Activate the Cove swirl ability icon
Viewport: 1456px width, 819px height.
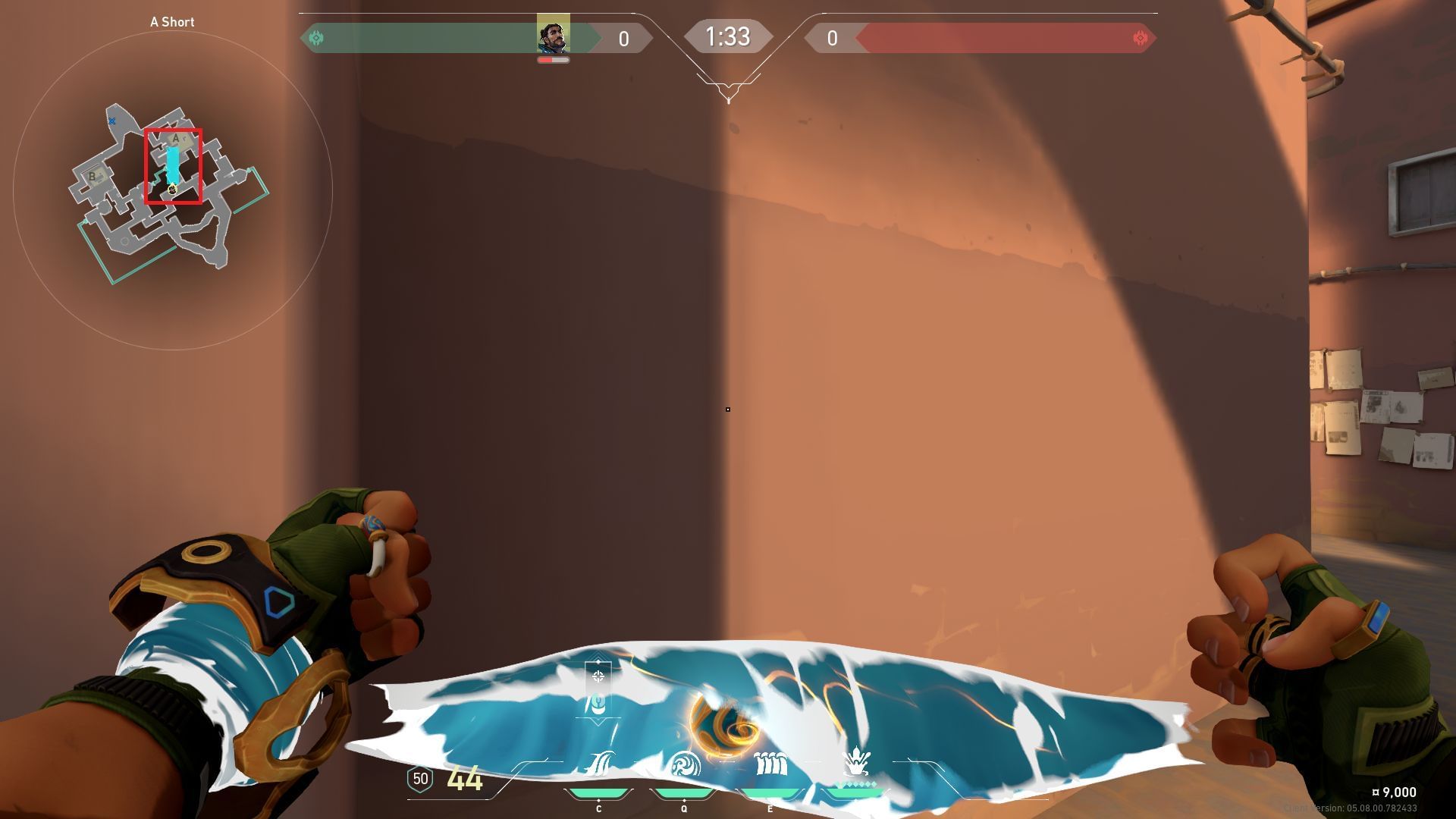click(685, 763)
